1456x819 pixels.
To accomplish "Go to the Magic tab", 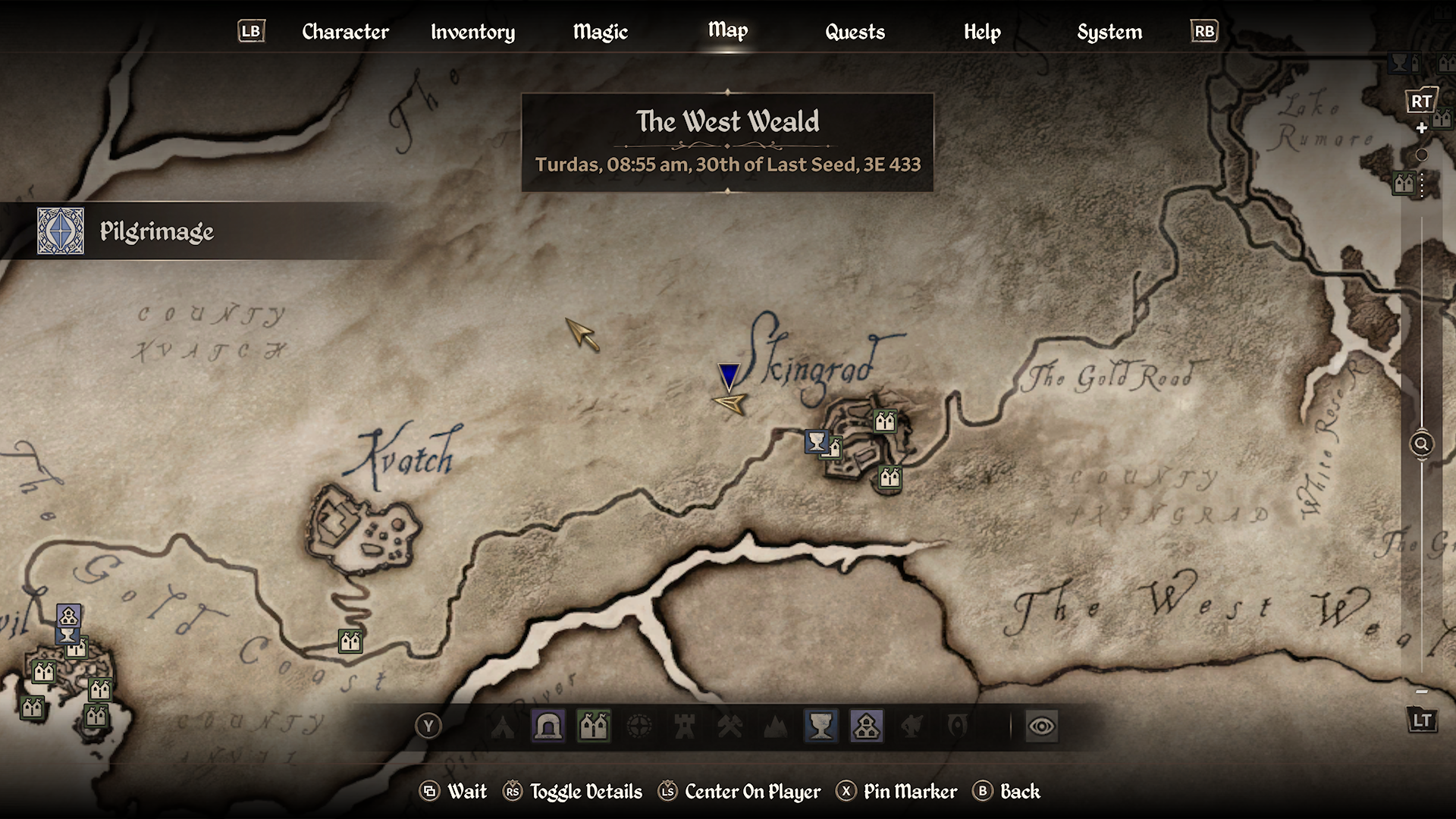I will coord(600,32).
